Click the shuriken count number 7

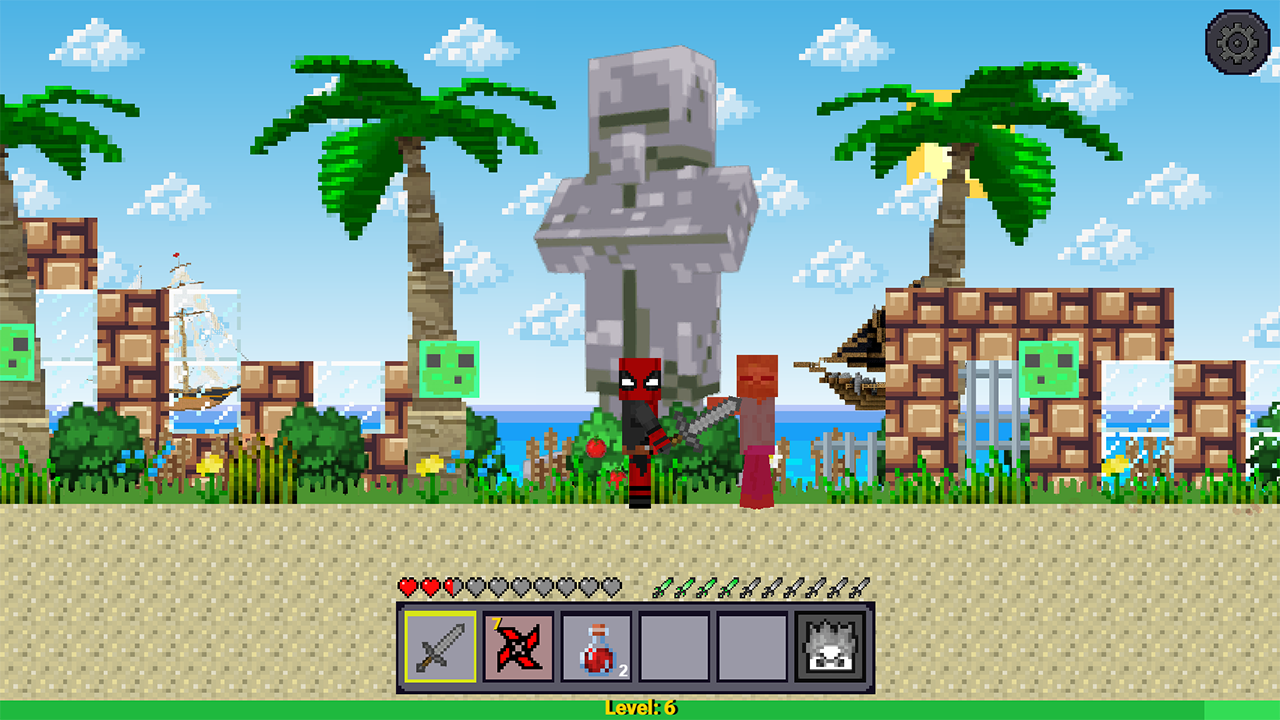[x=498, y=623]
